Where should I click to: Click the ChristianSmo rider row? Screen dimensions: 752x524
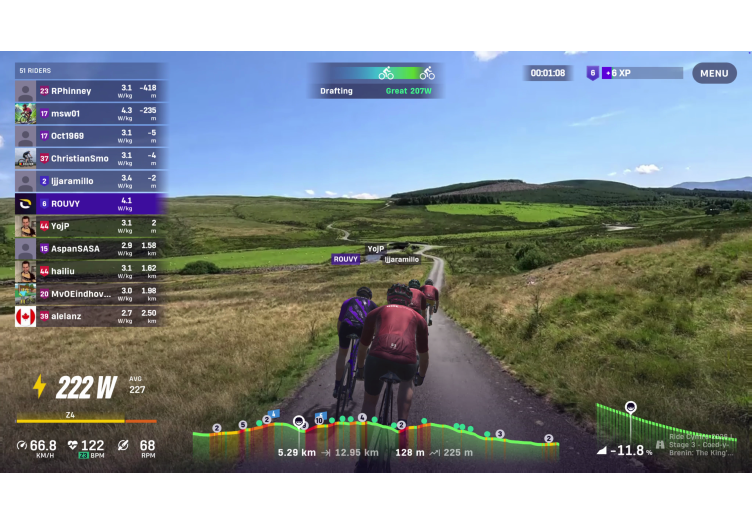90,158
